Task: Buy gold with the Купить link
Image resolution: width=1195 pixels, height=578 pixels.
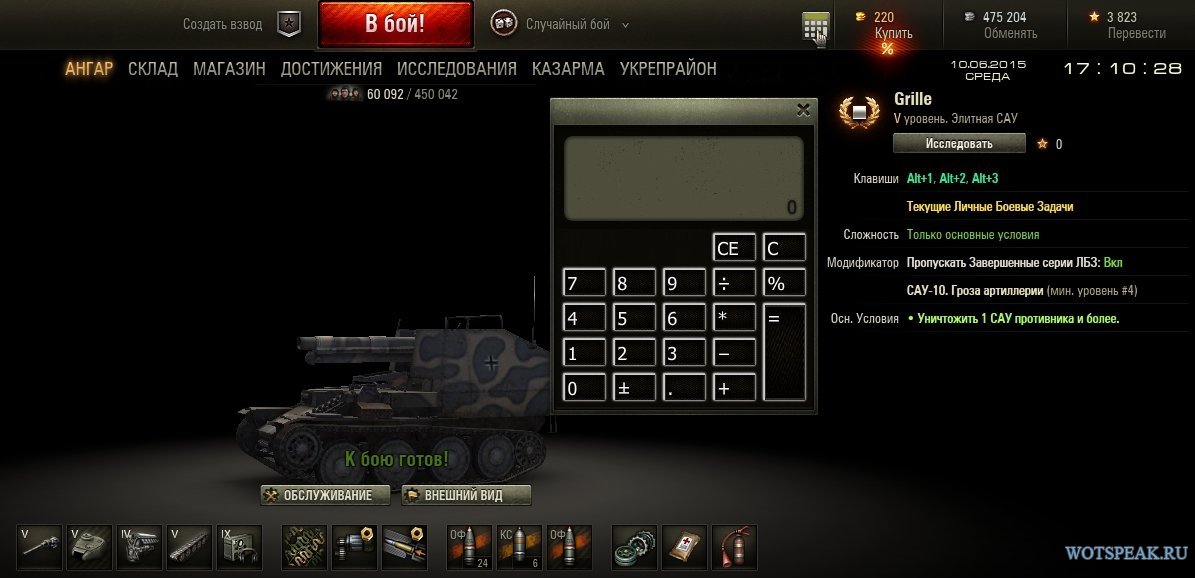Action: [x=893, y=33]
